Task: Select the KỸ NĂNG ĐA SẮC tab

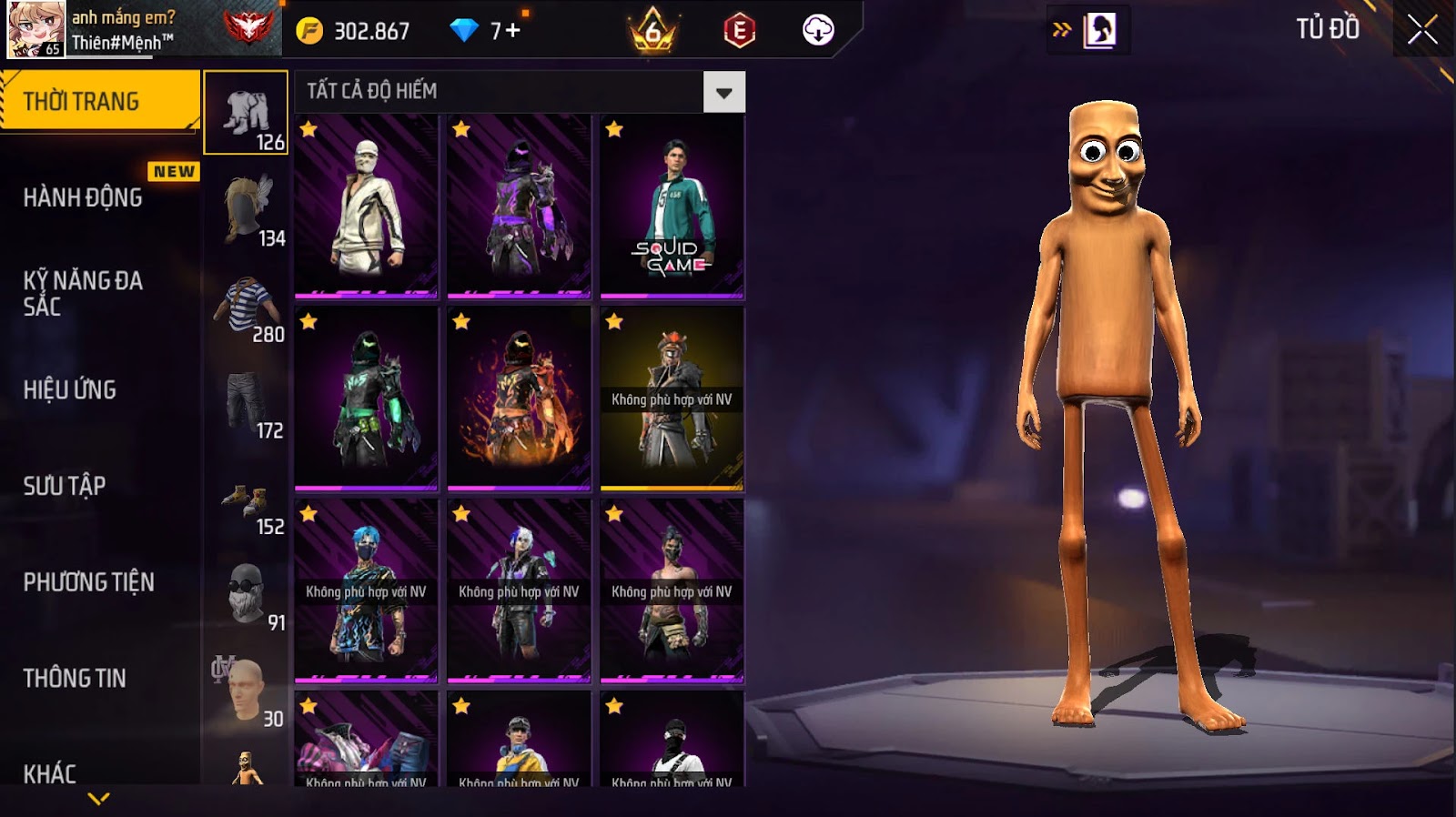Action: 83,293
